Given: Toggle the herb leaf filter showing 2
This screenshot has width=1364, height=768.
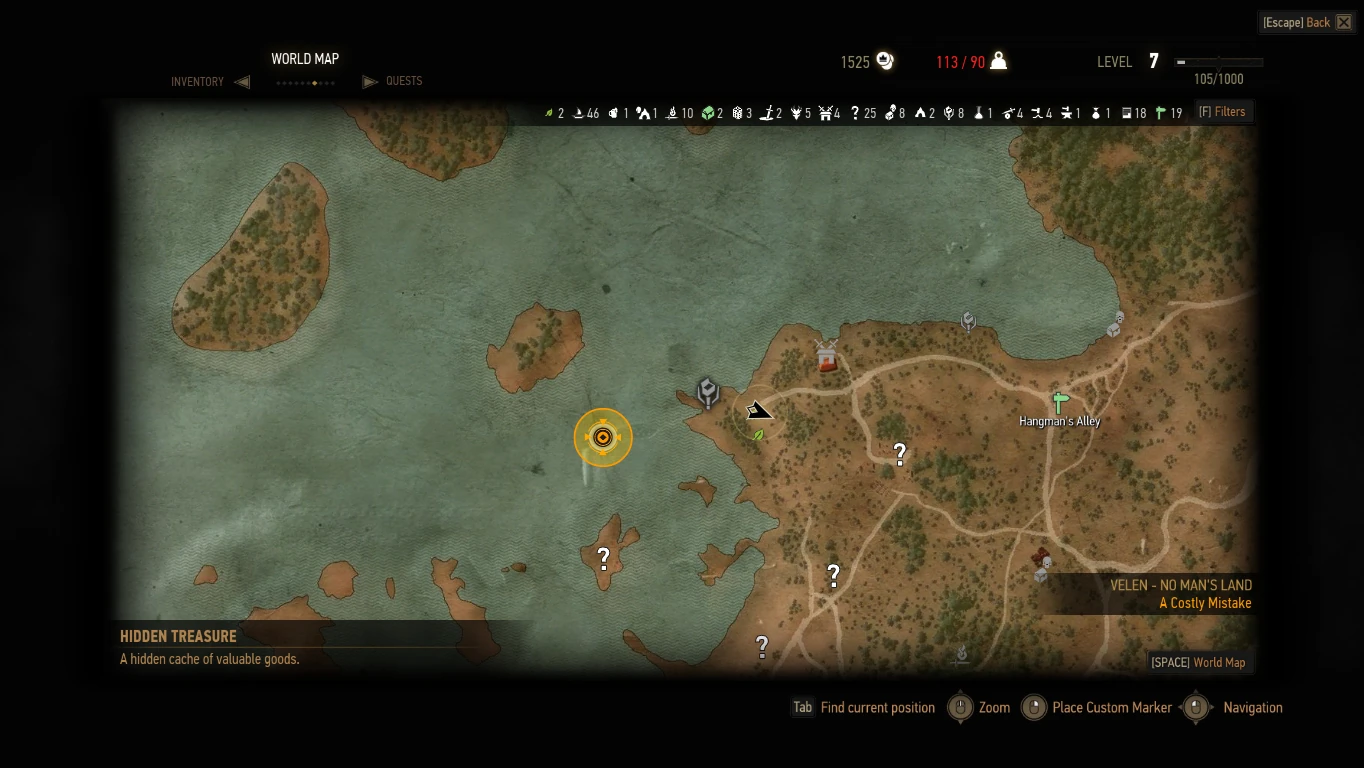Looking at the screenshot, I should (x=549, y=113).
